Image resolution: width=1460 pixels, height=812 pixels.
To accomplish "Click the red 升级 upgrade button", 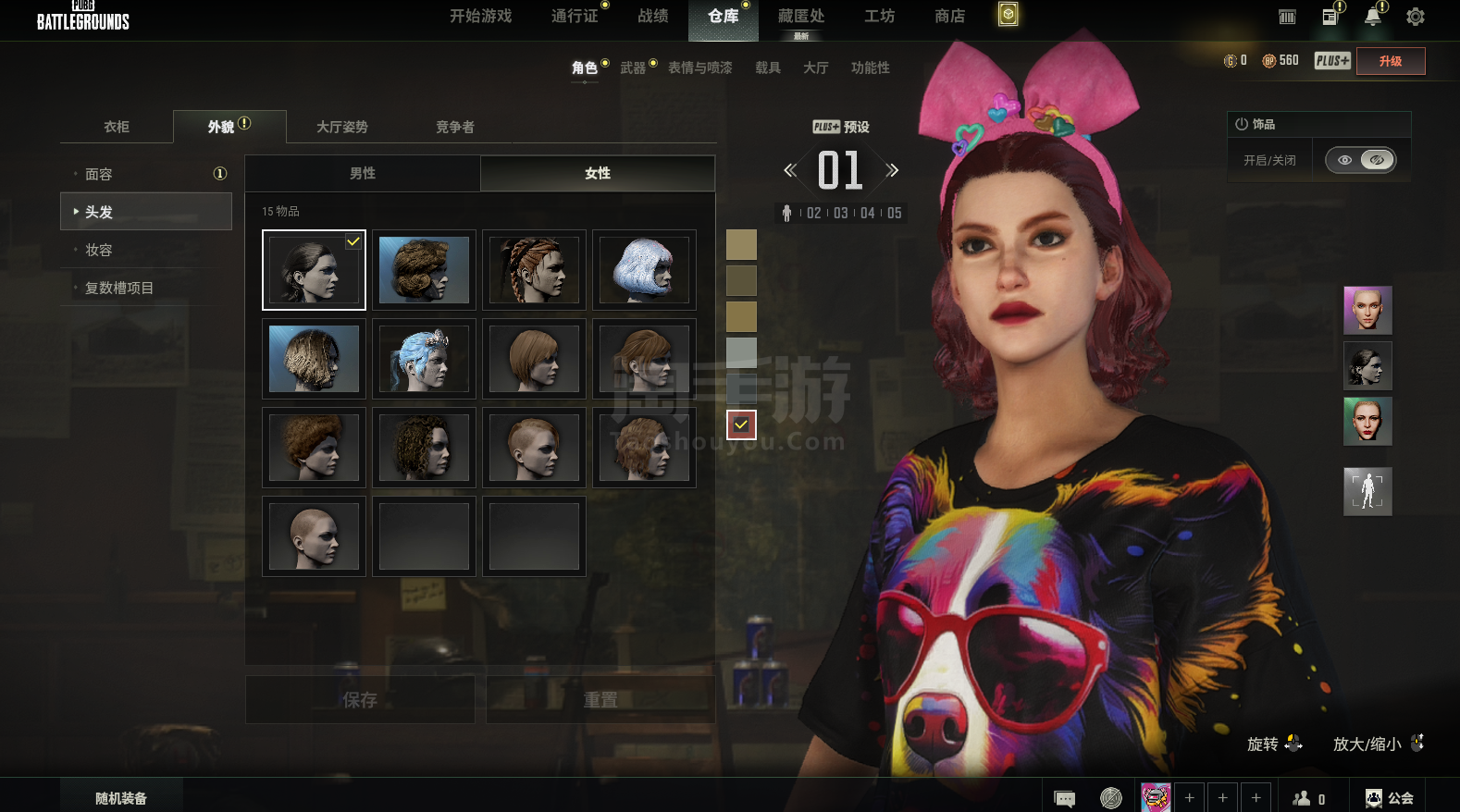I will click(1390, 61).
